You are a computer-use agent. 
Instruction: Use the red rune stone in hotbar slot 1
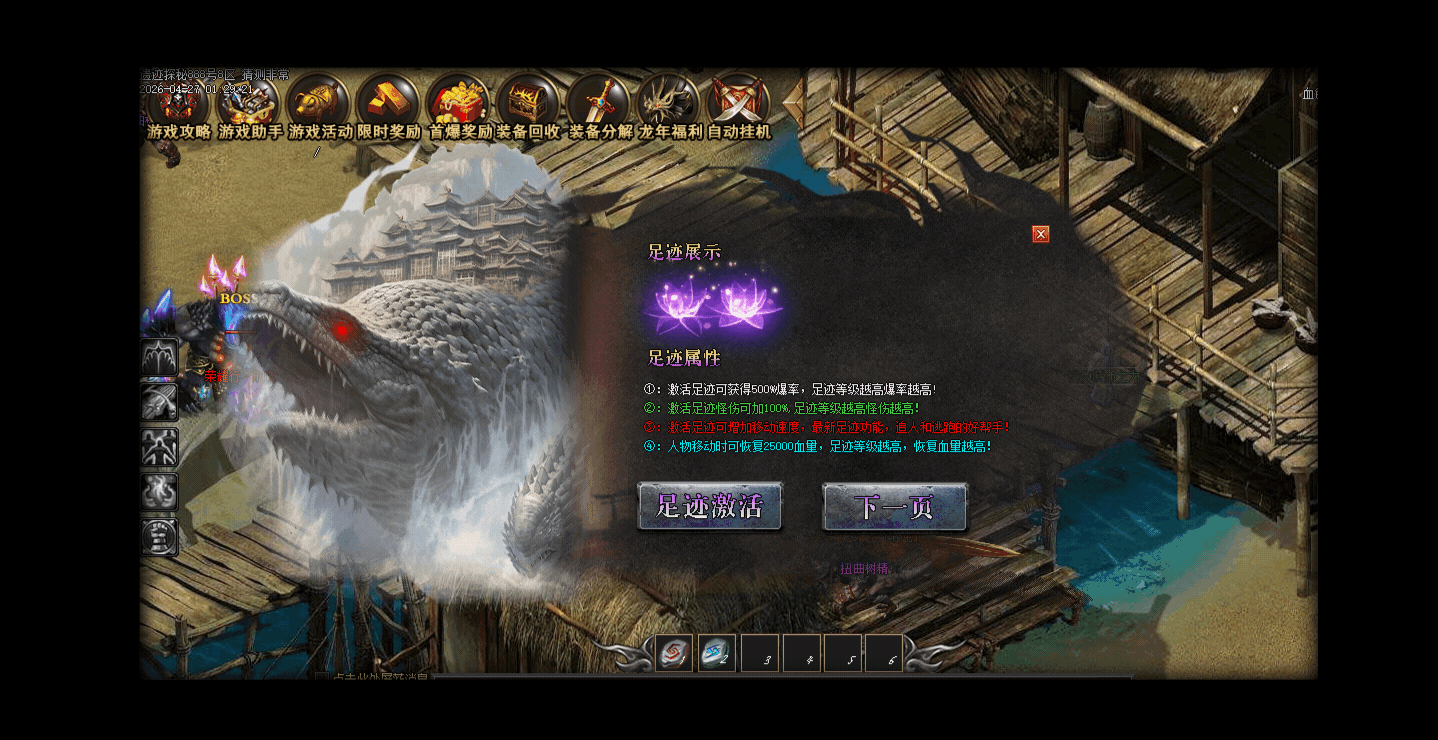coord(674,653)
